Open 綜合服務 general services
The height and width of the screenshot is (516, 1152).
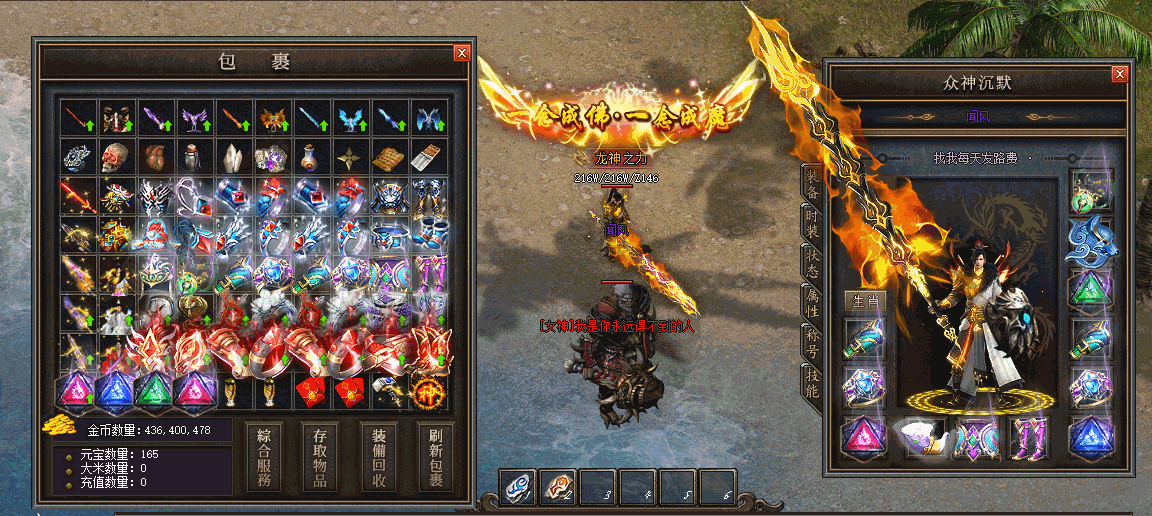point(263,457)
